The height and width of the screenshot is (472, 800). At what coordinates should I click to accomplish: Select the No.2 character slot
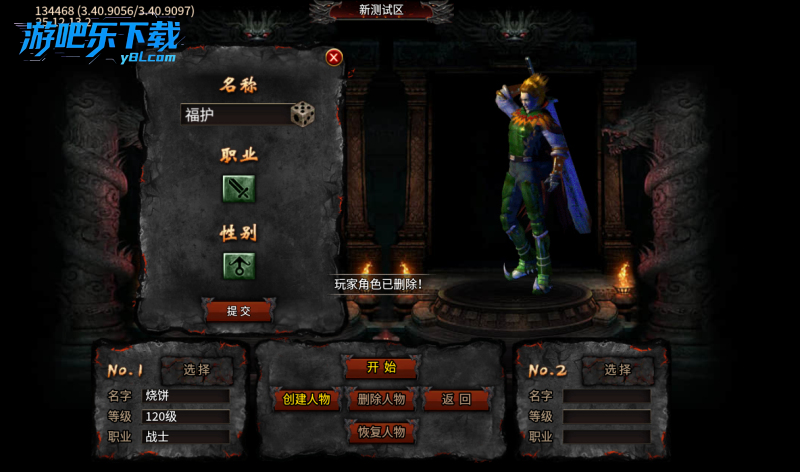point(618,370)
